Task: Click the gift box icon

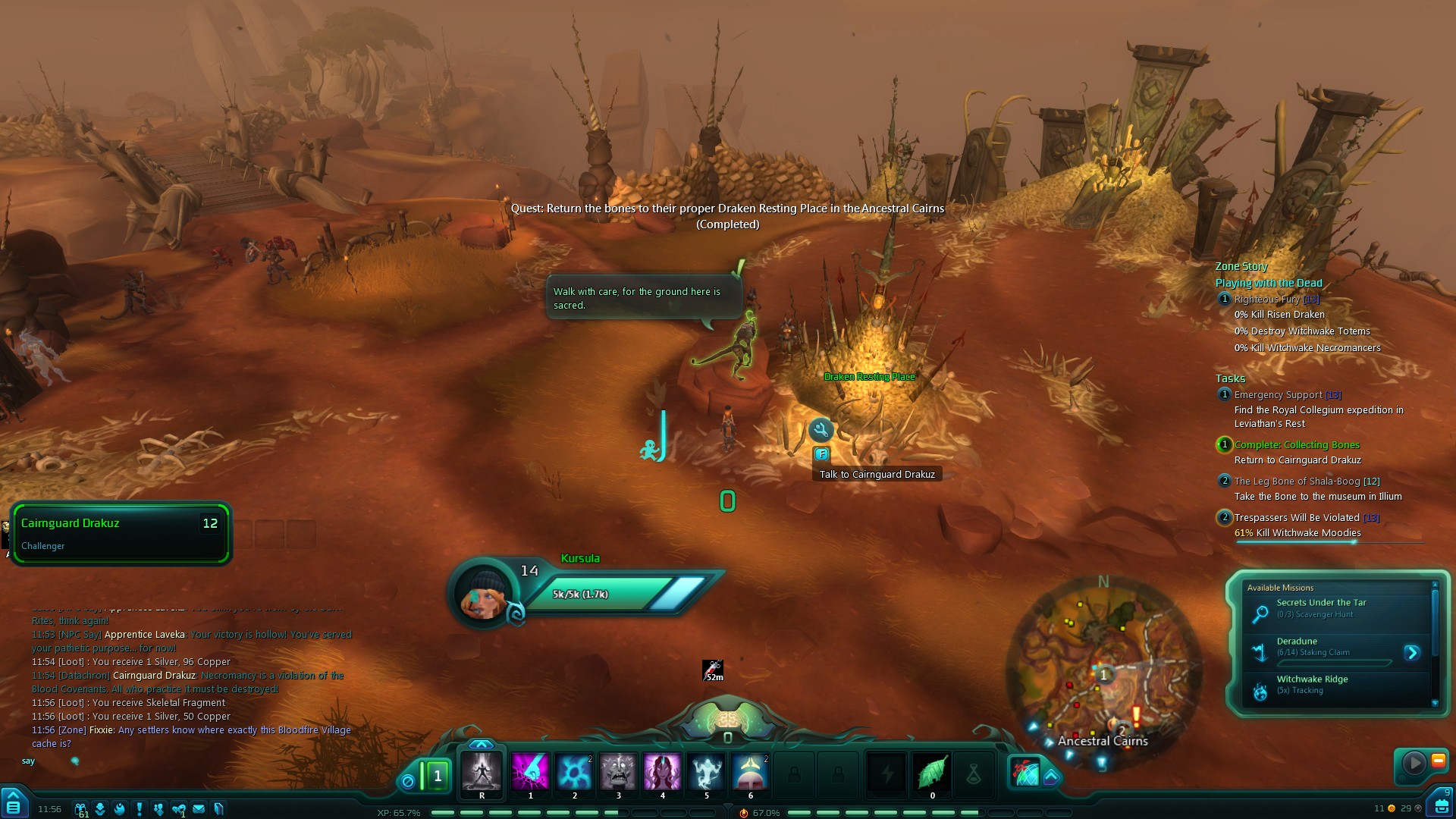Action: pyautogui.click(x=80, y=808)
